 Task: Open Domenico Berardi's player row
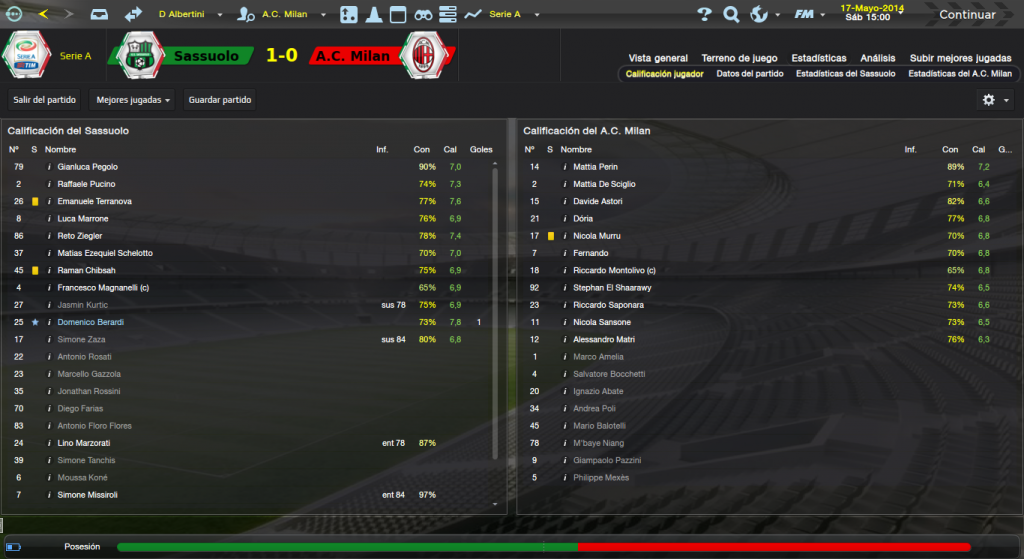(x=88, y=322)
